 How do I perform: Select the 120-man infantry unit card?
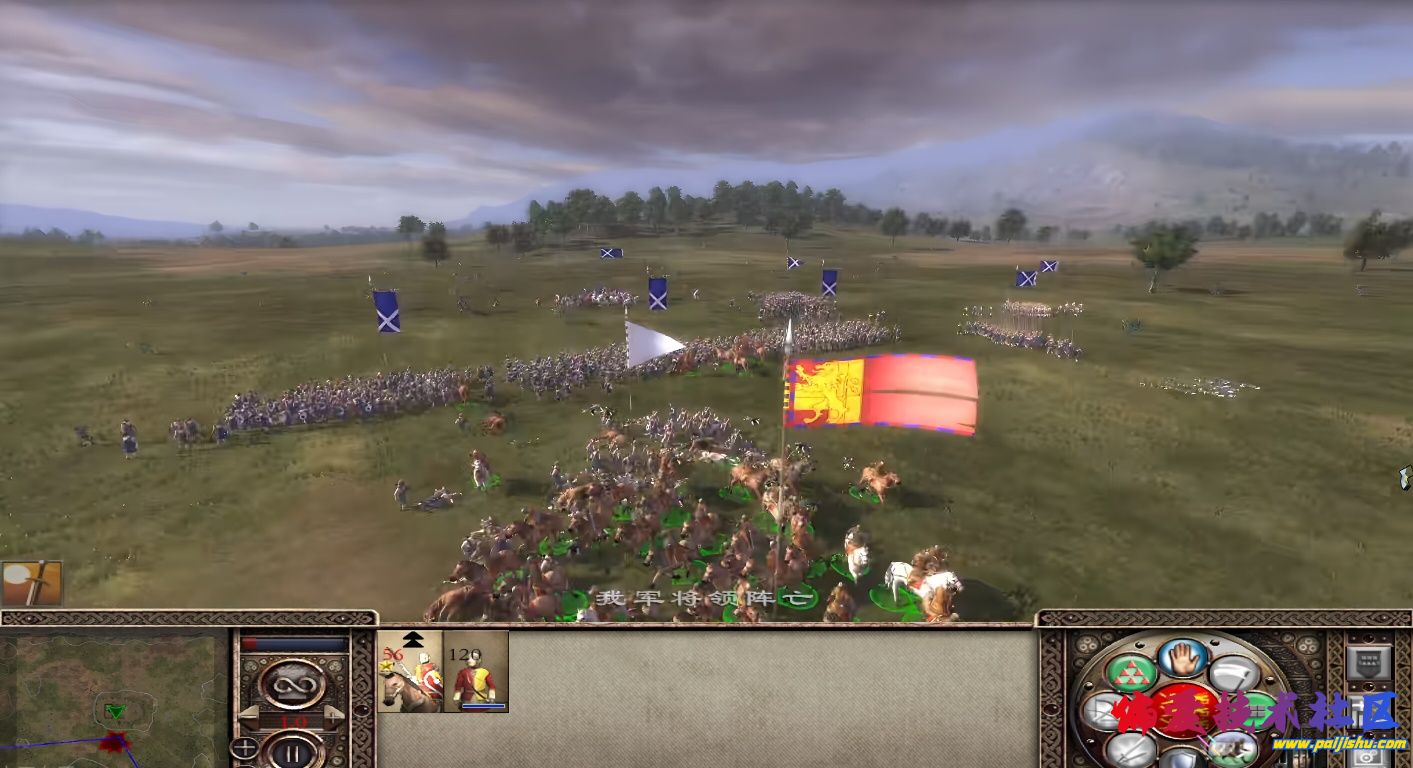tap(476, 671)
